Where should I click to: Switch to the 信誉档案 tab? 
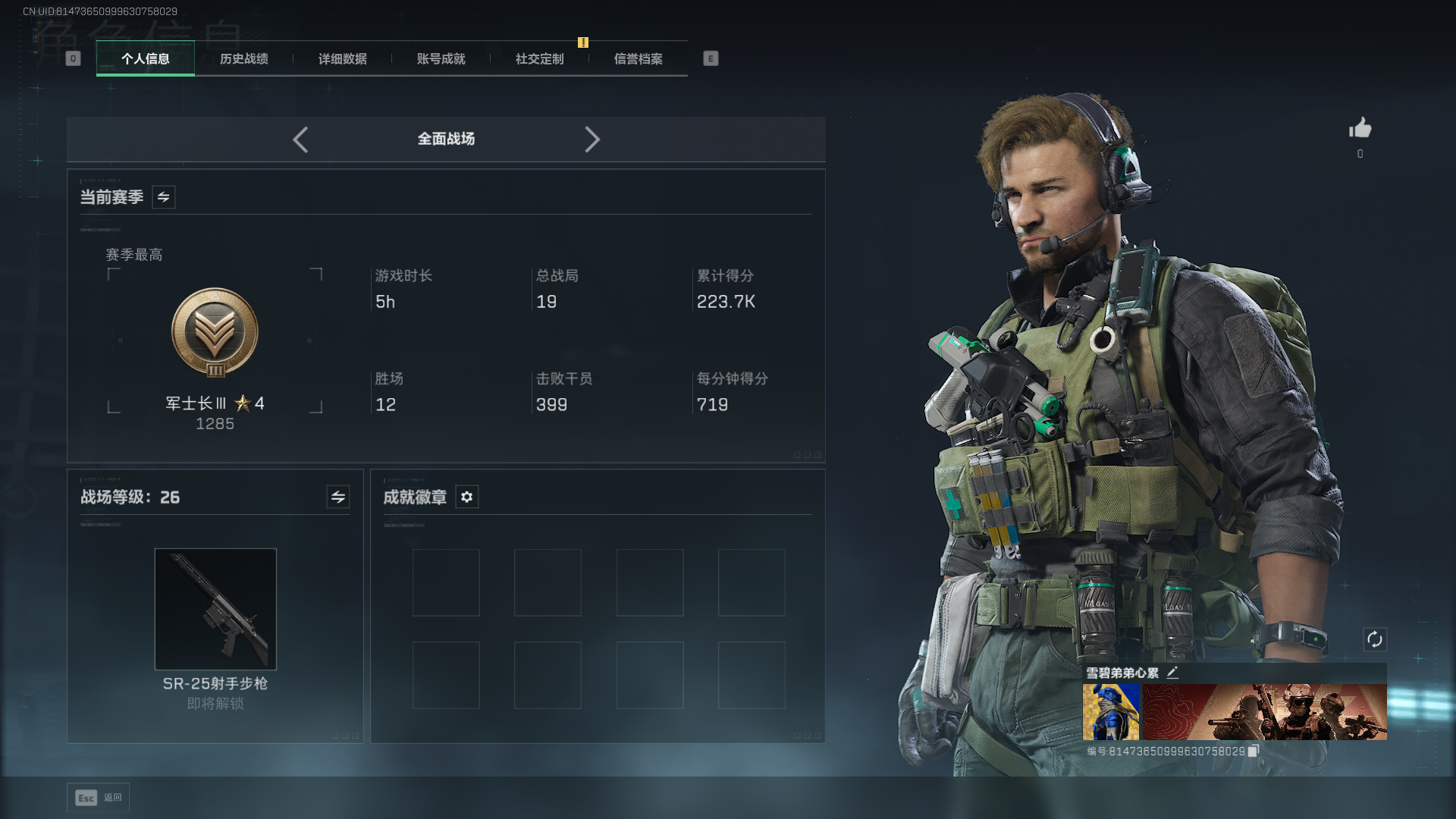pos(639,59)
